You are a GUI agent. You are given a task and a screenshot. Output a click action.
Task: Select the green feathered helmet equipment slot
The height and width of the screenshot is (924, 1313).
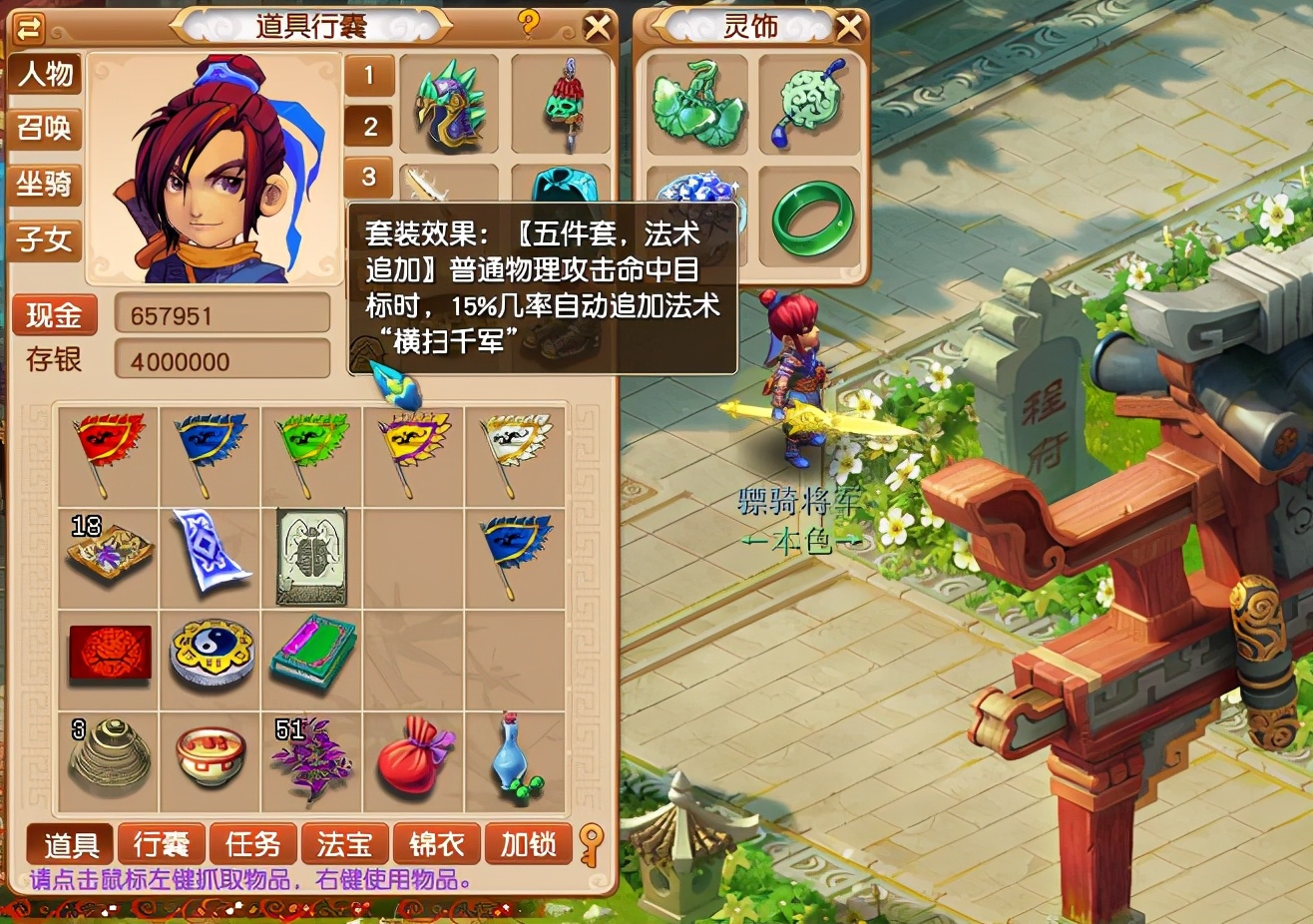449,105
